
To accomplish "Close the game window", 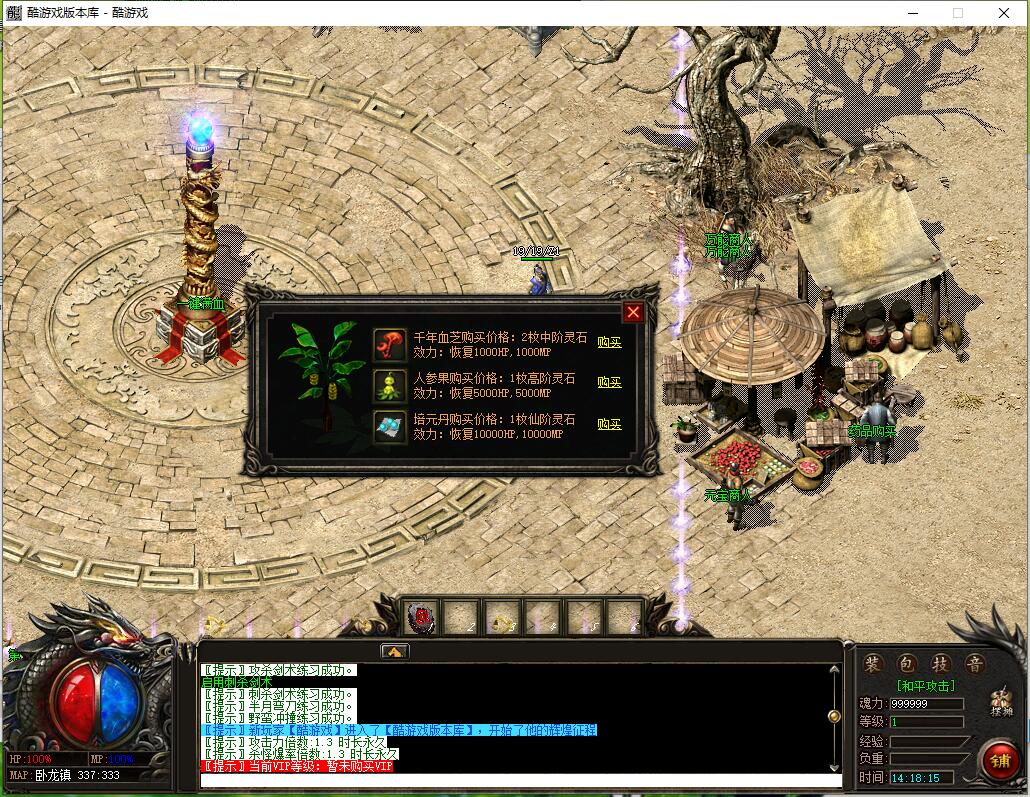I will point(1004,13).
